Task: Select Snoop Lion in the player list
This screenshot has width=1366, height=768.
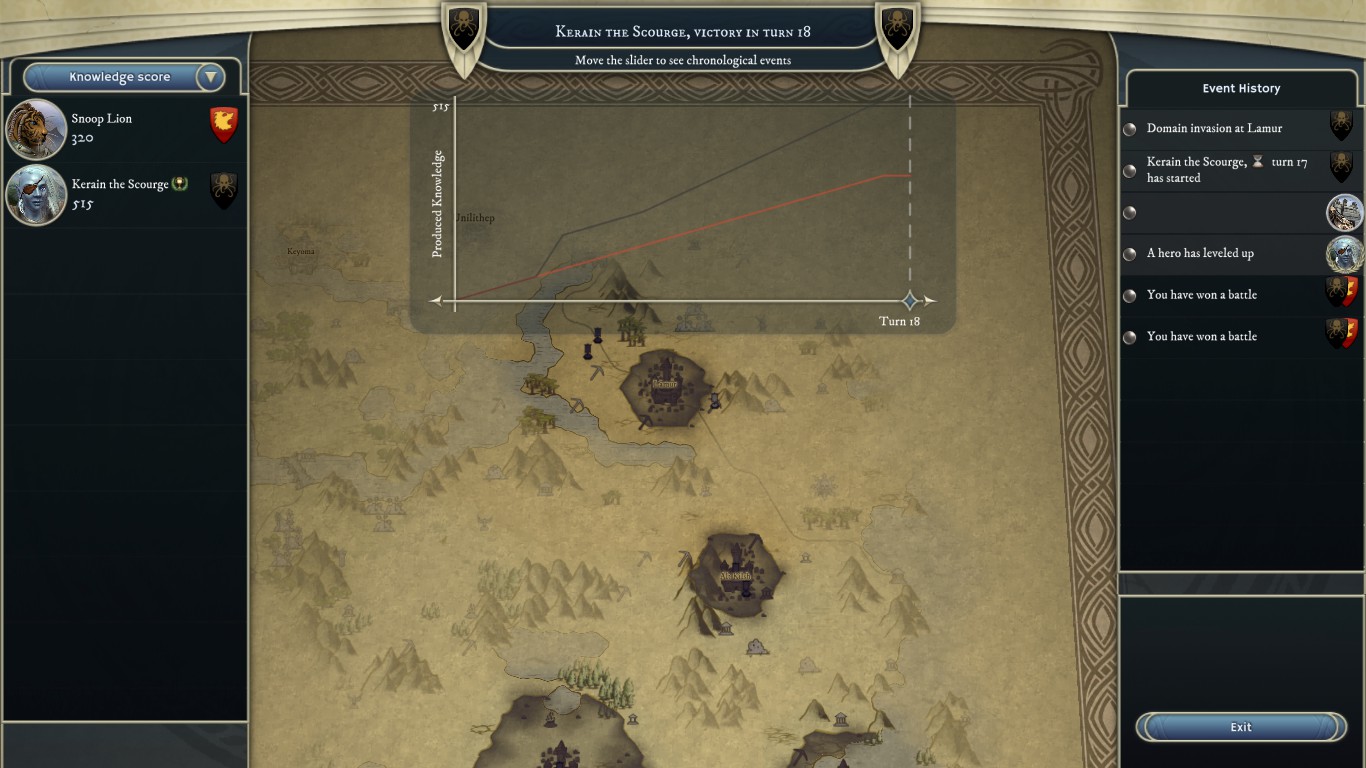Action: tap(124, 128)
